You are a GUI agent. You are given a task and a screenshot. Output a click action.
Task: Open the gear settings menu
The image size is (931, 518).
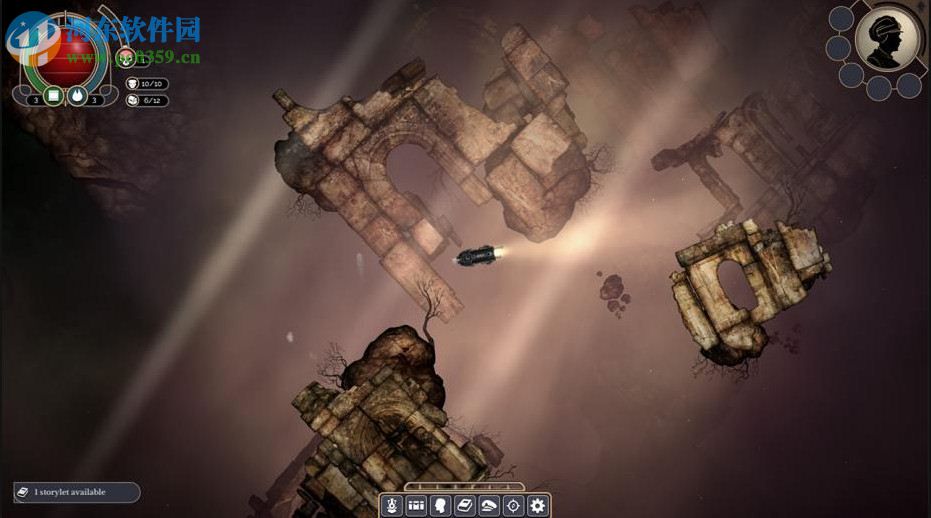[538, 505]
